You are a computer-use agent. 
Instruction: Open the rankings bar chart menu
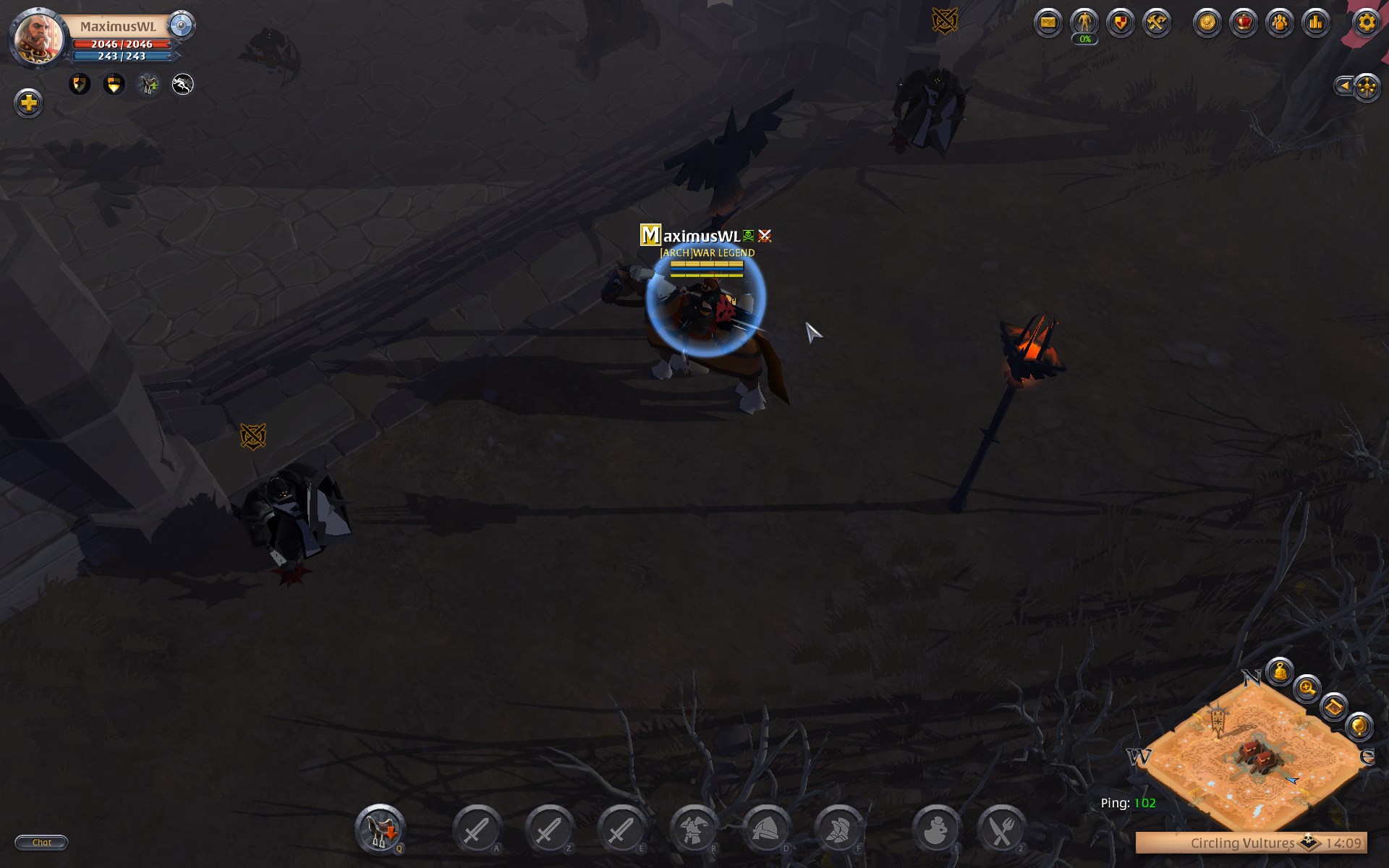click(x=1315, y=22)
